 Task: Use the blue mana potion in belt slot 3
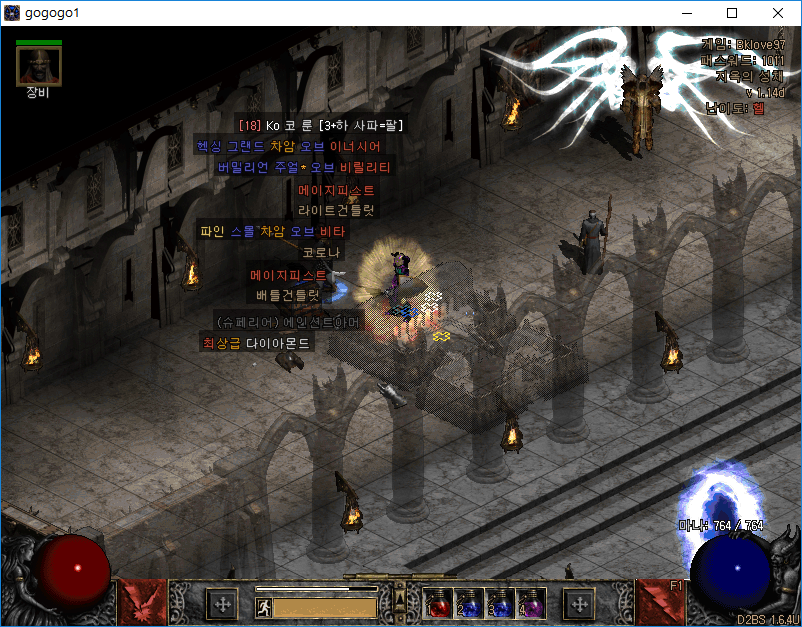coord(499,604)
